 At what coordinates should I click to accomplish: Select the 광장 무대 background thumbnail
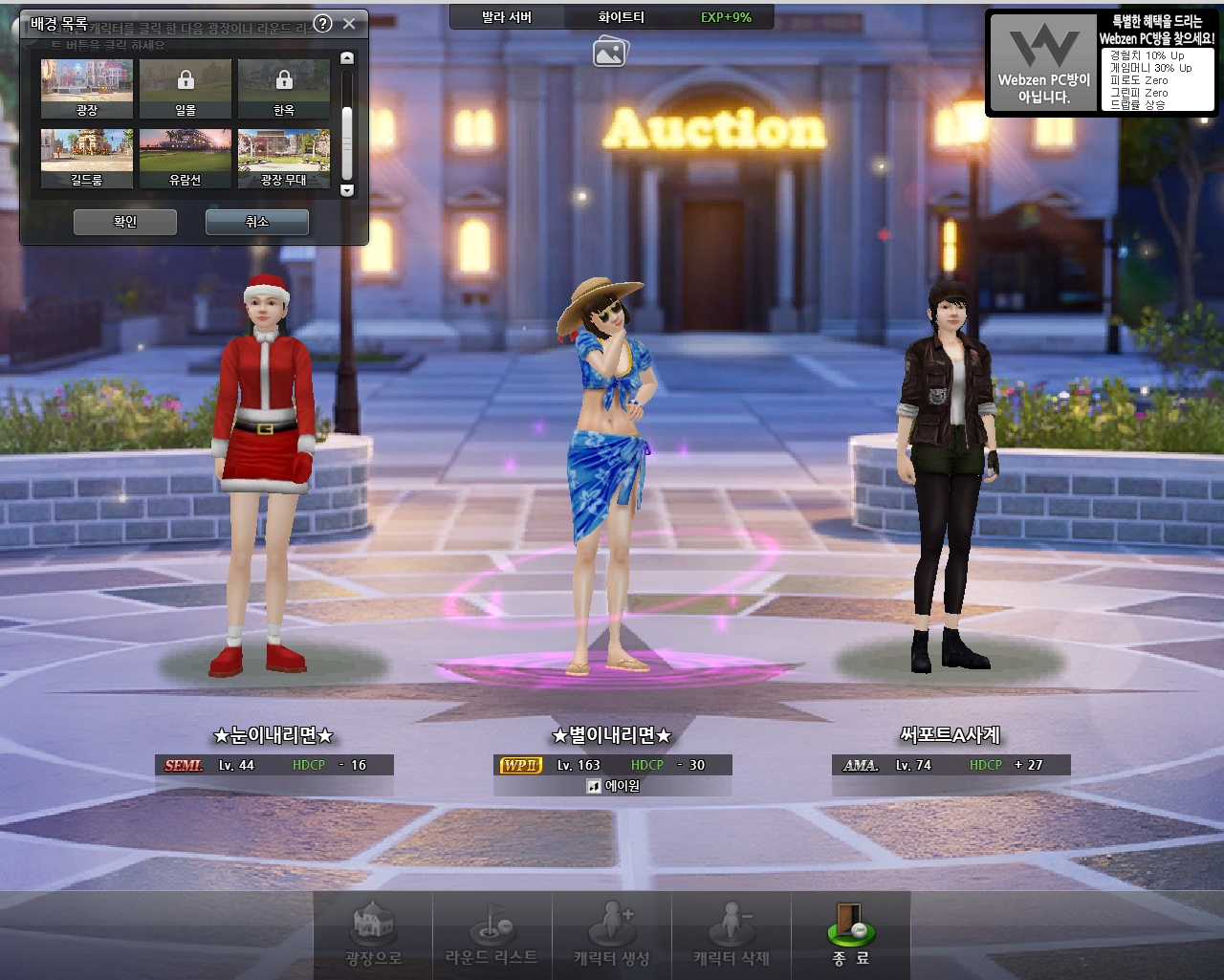[x=284, y=158]
